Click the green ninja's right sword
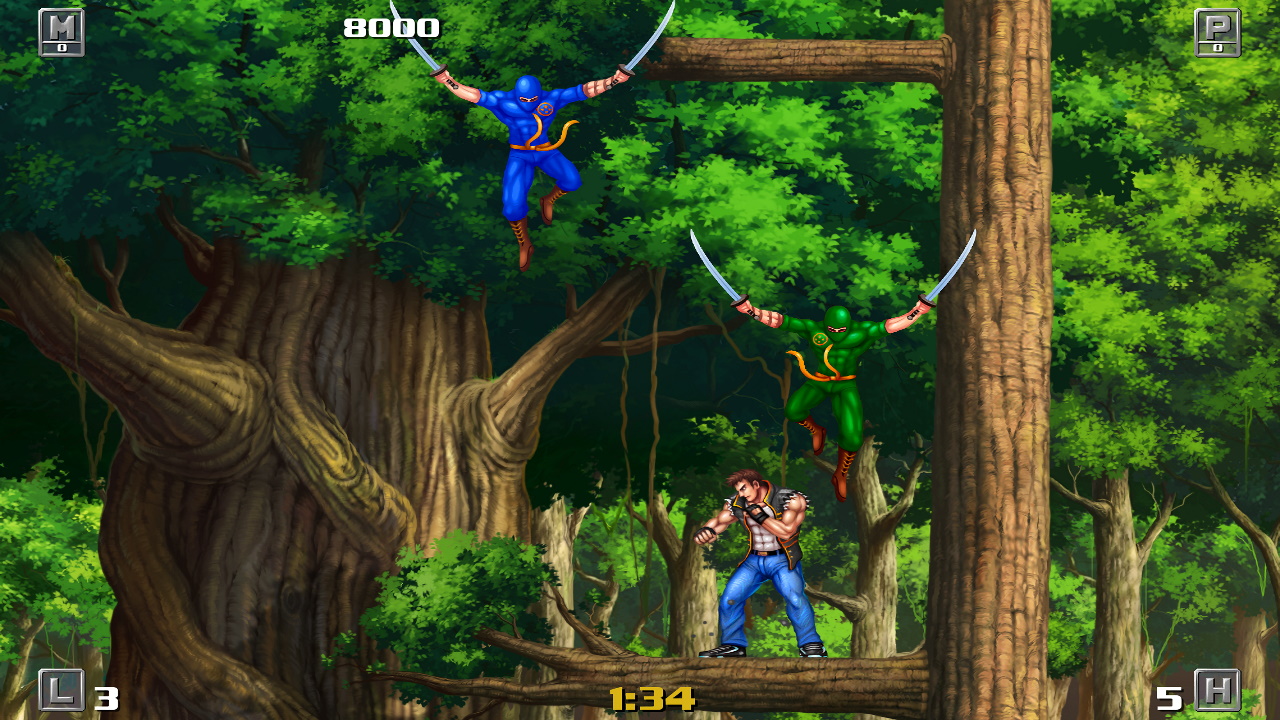Viewport: 1280px width, 720px height. [x=950, y=270]
